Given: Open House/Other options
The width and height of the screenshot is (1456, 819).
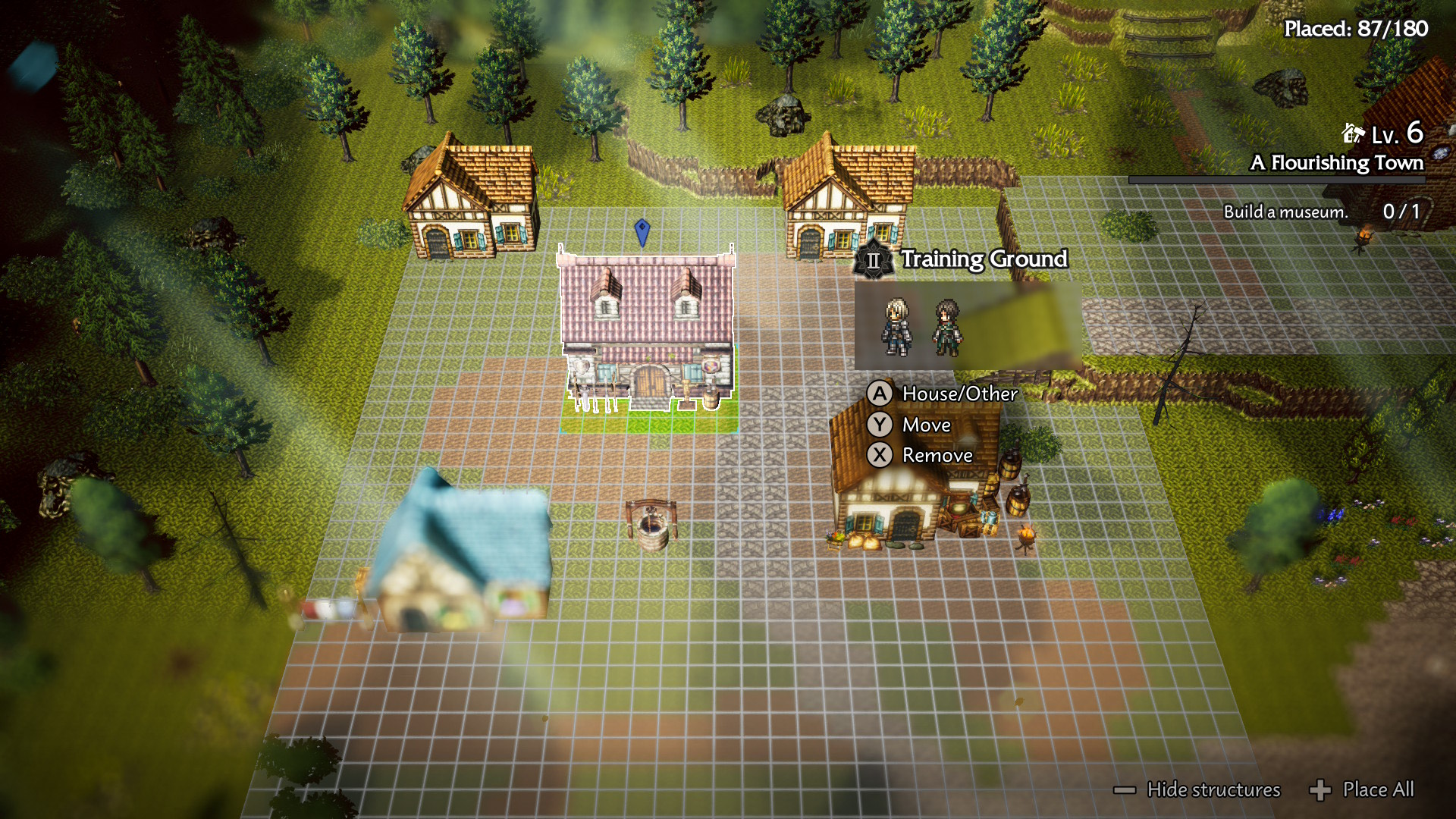Looking at the screenshot, I should (959, 394).
